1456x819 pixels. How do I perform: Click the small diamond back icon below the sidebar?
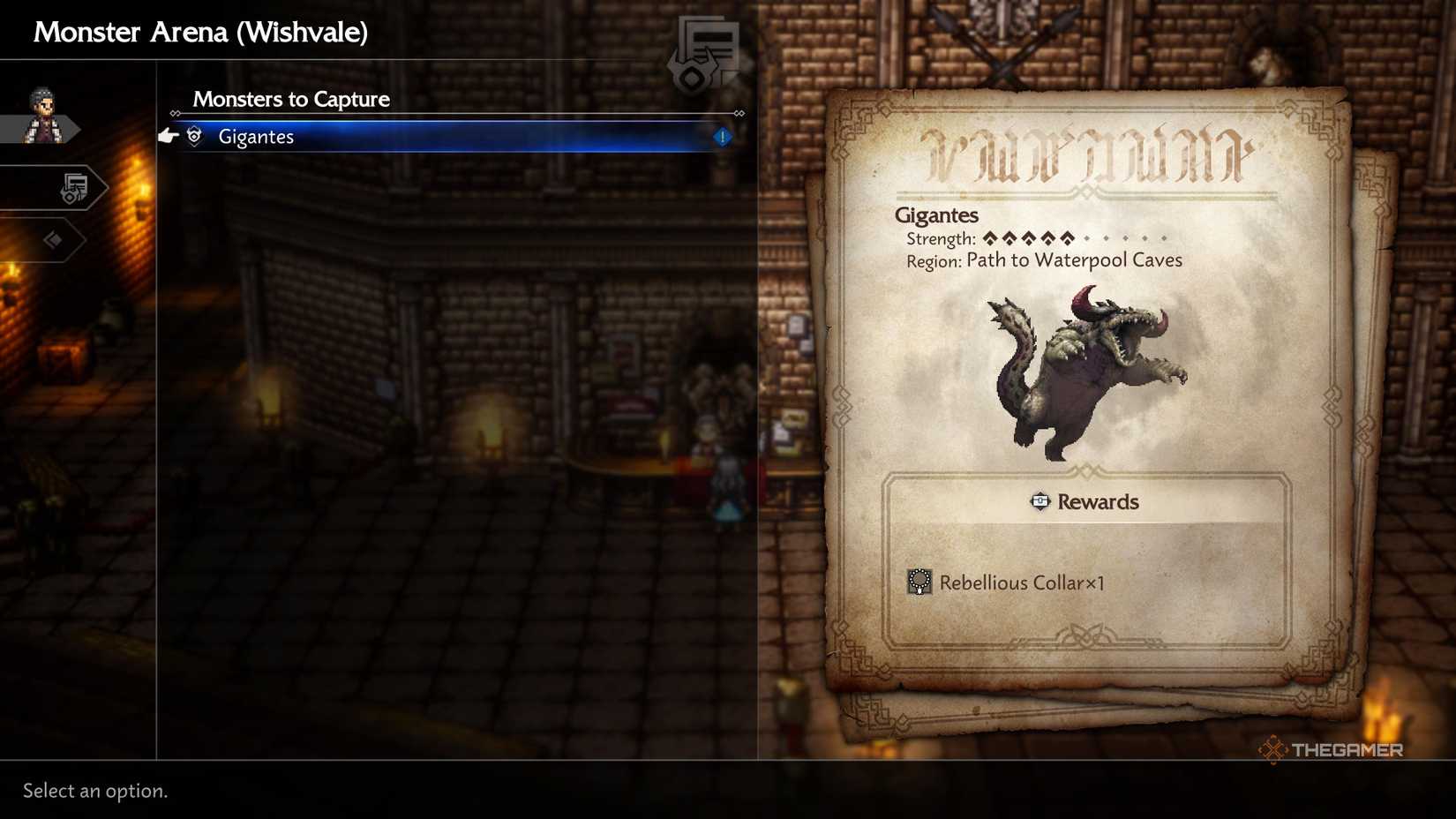coord(55,238)
